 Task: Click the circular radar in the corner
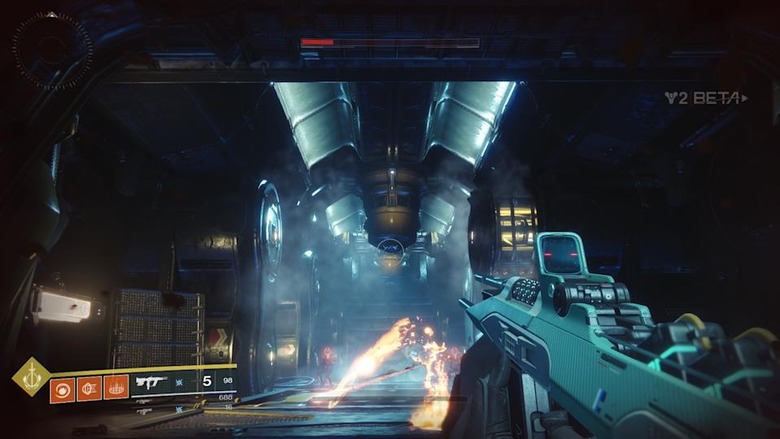click(52, 50)
